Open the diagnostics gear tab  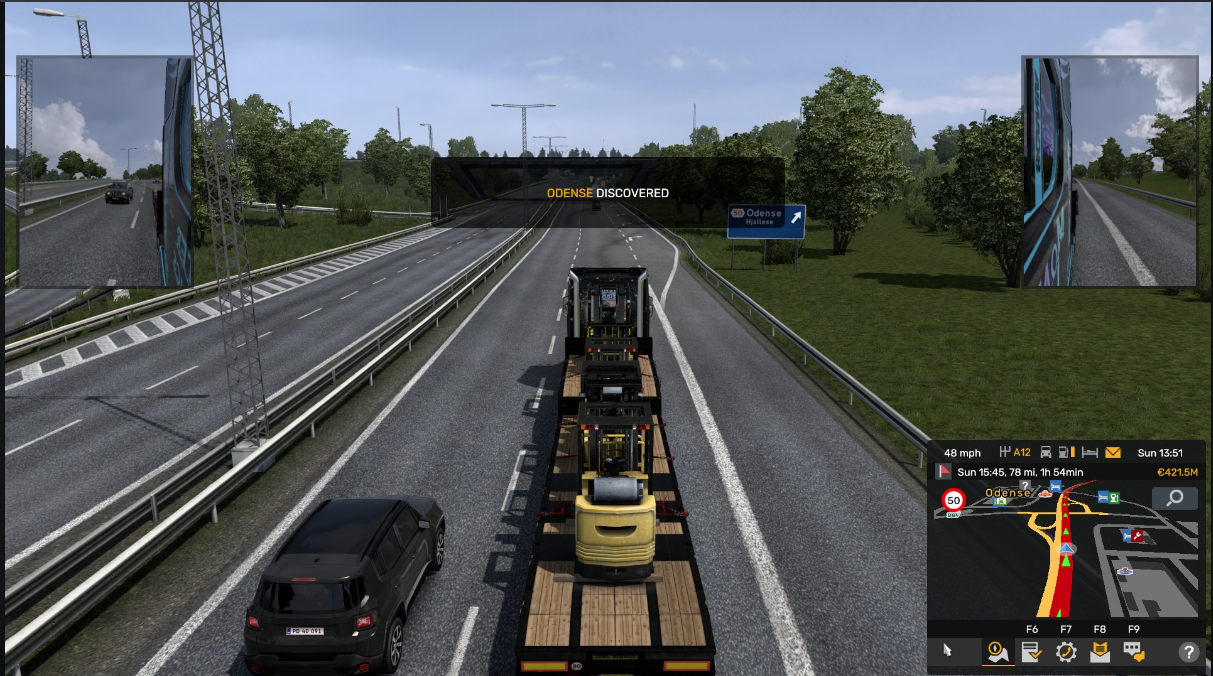click(1066, 652)
